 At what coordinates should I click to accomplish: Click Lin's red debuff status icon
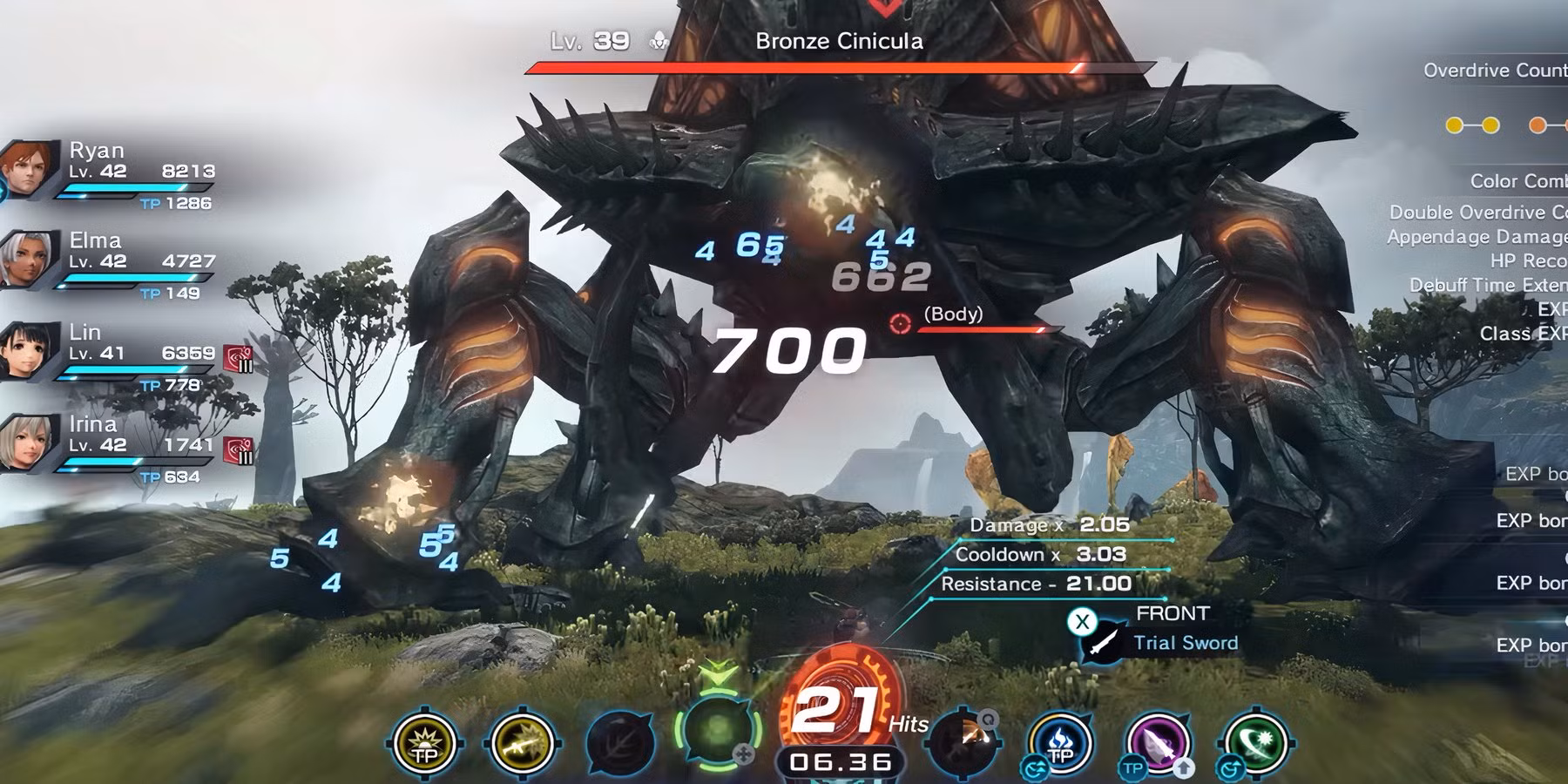coord(238,358)
